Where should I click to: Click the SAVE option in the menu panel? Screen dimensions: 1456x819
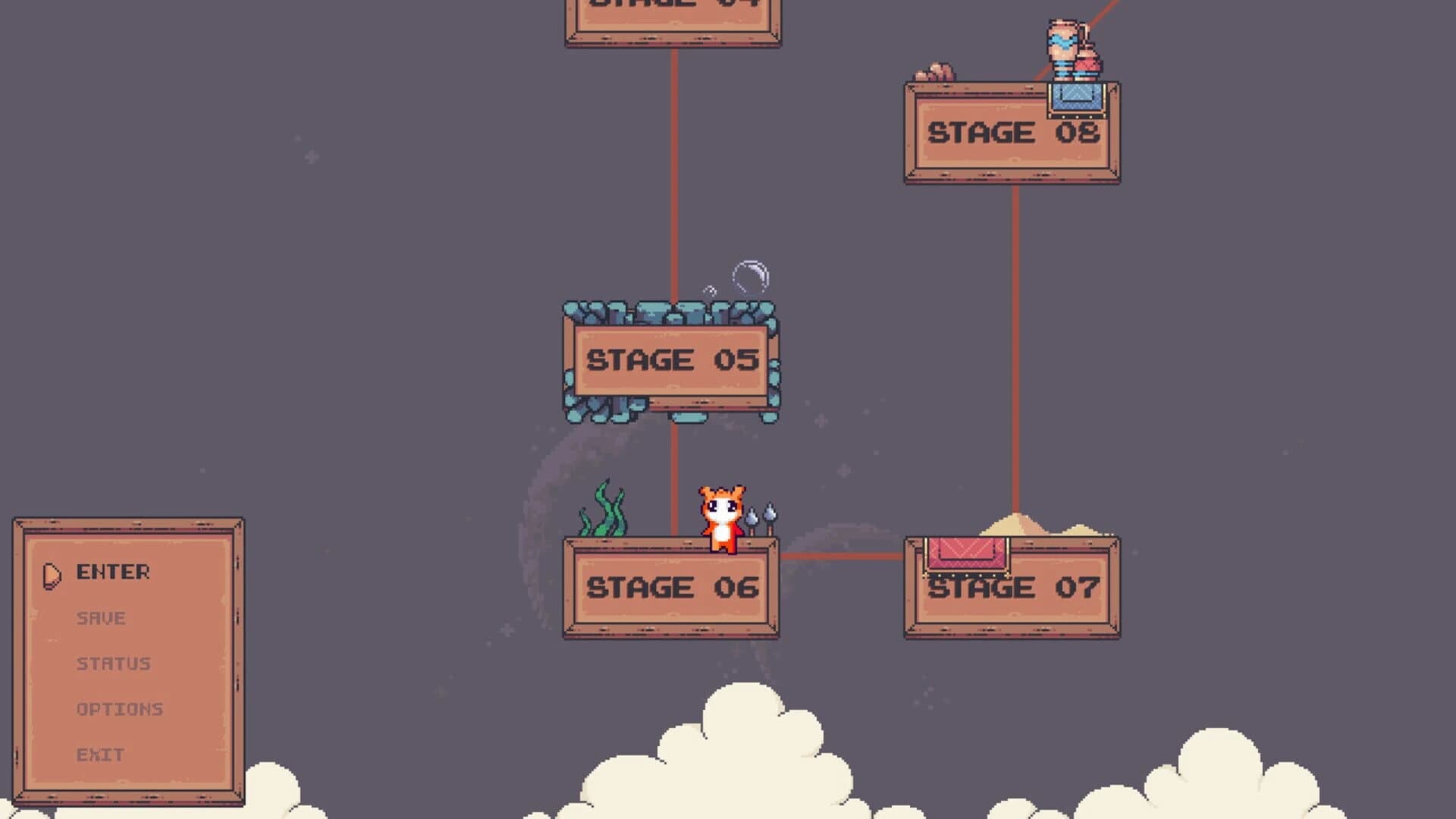coord(99,618)
